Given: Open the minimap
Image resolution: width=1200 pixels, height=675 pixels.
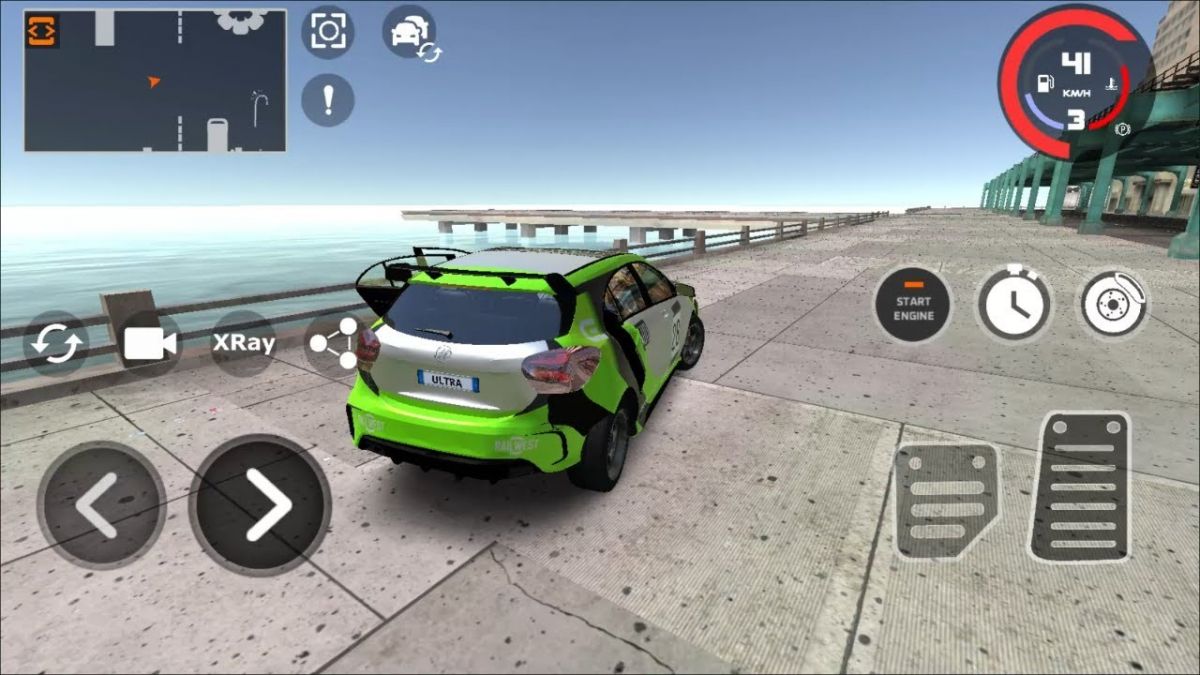Looking at the screenshot, I should pos(155,81).
